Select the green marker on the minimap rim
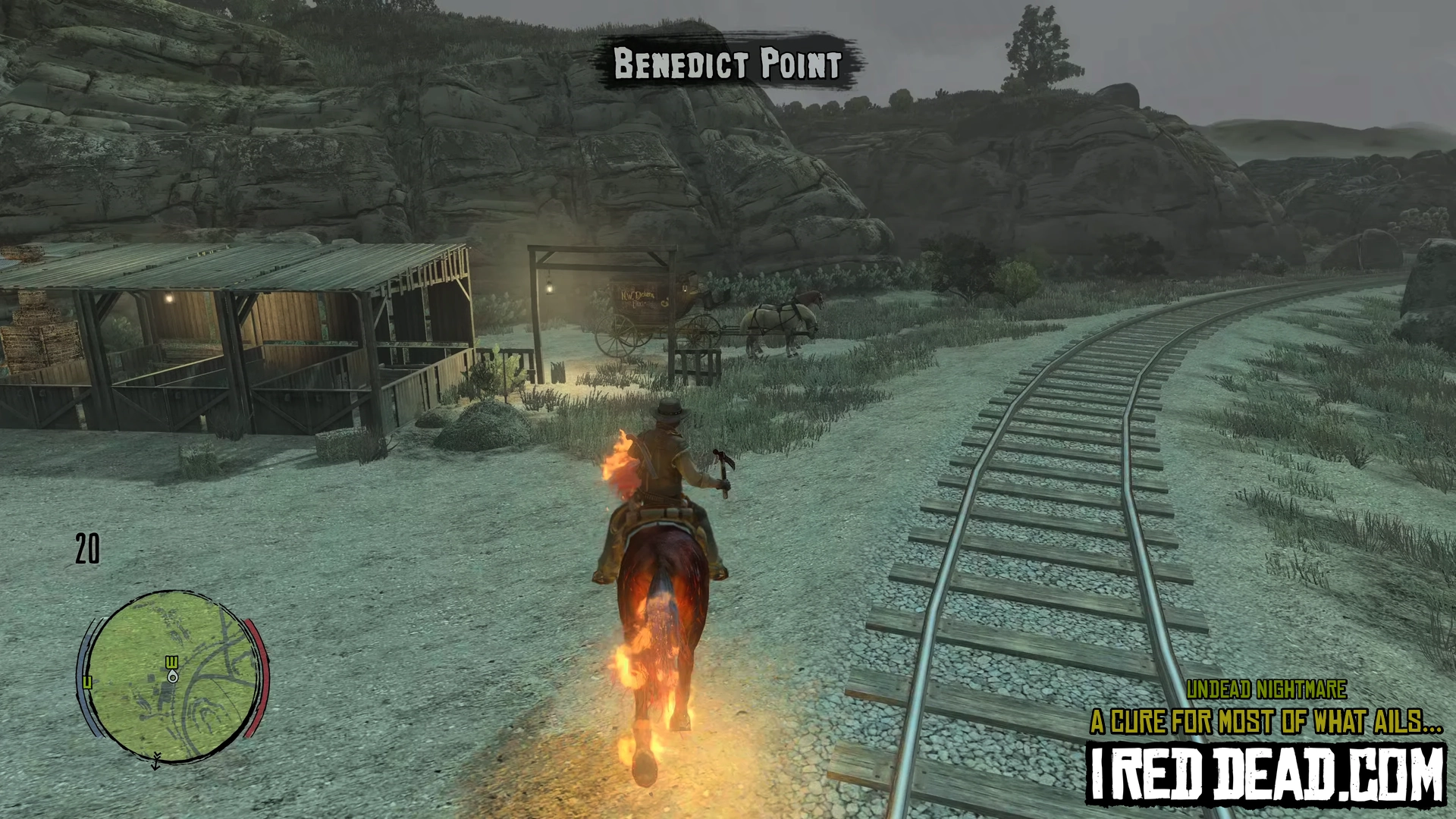This screenshot has width=1456, height=819. pos(87,682)
